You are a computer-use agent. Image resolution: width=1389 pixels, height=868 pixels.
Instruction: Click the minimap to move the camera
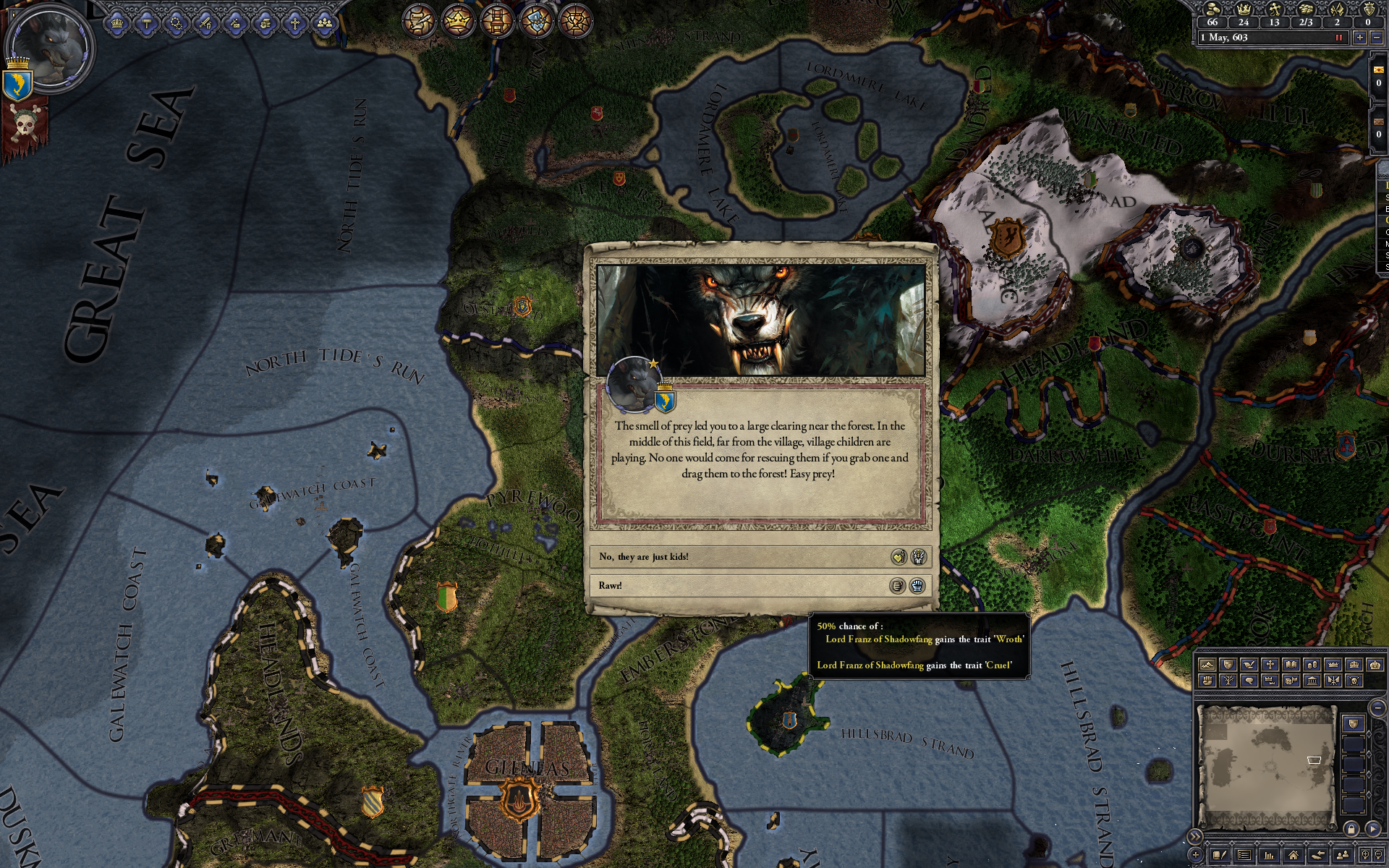click(1266, 767)
